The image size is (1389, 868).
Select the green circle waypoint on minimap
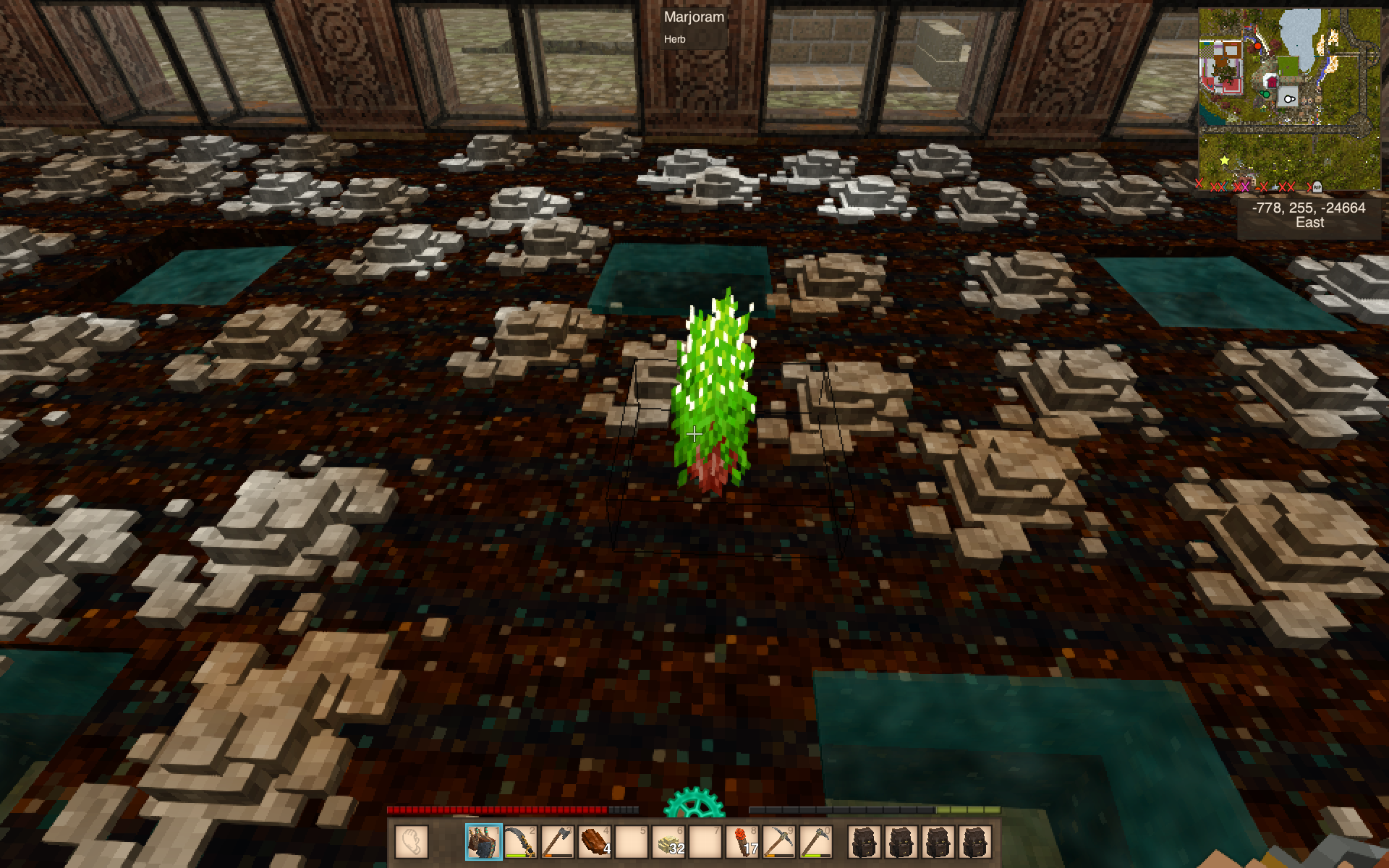[x=1267, y=94]
